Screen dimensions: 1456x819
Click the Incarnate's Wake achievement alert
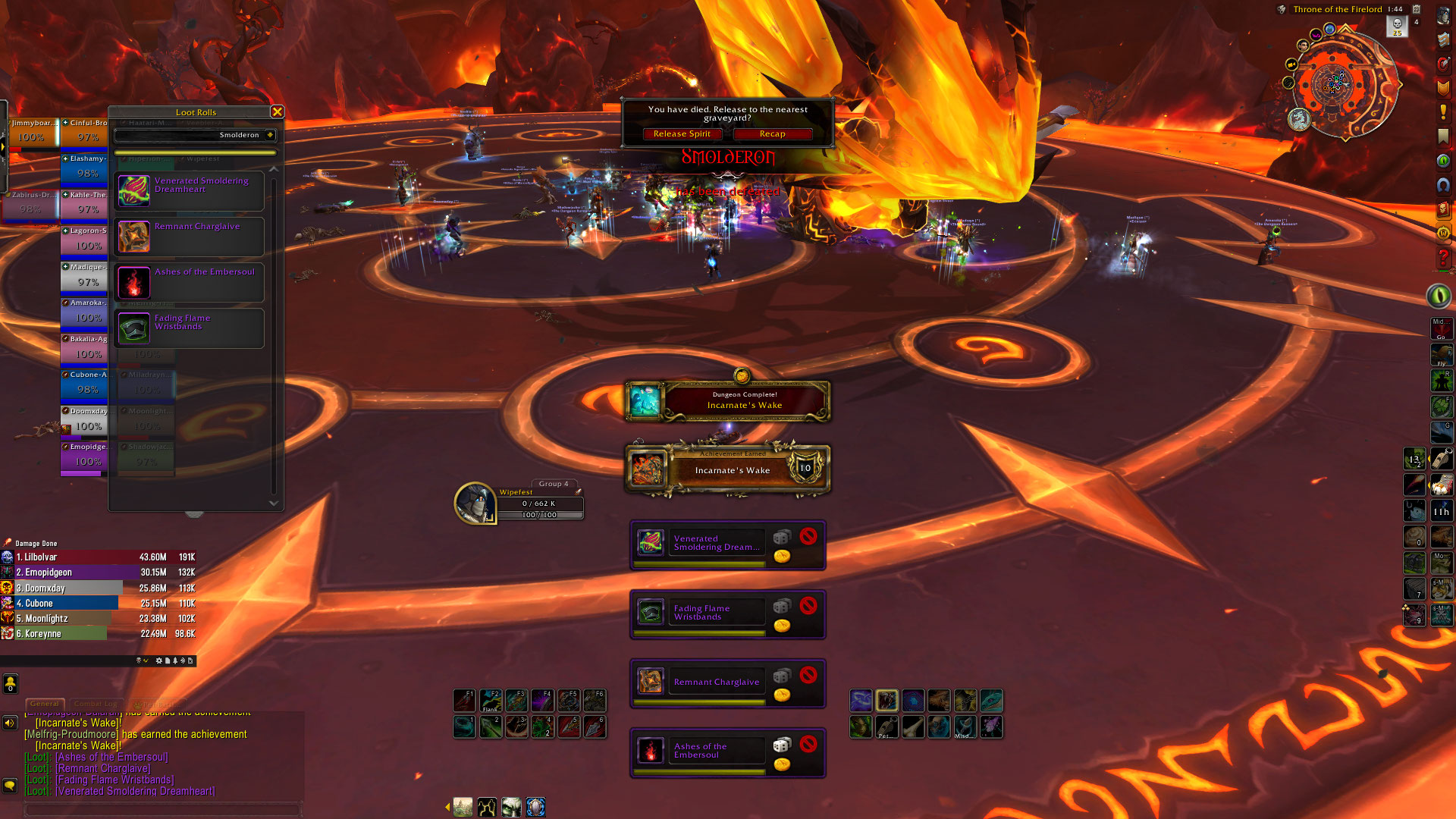click(x=728, y=469)
